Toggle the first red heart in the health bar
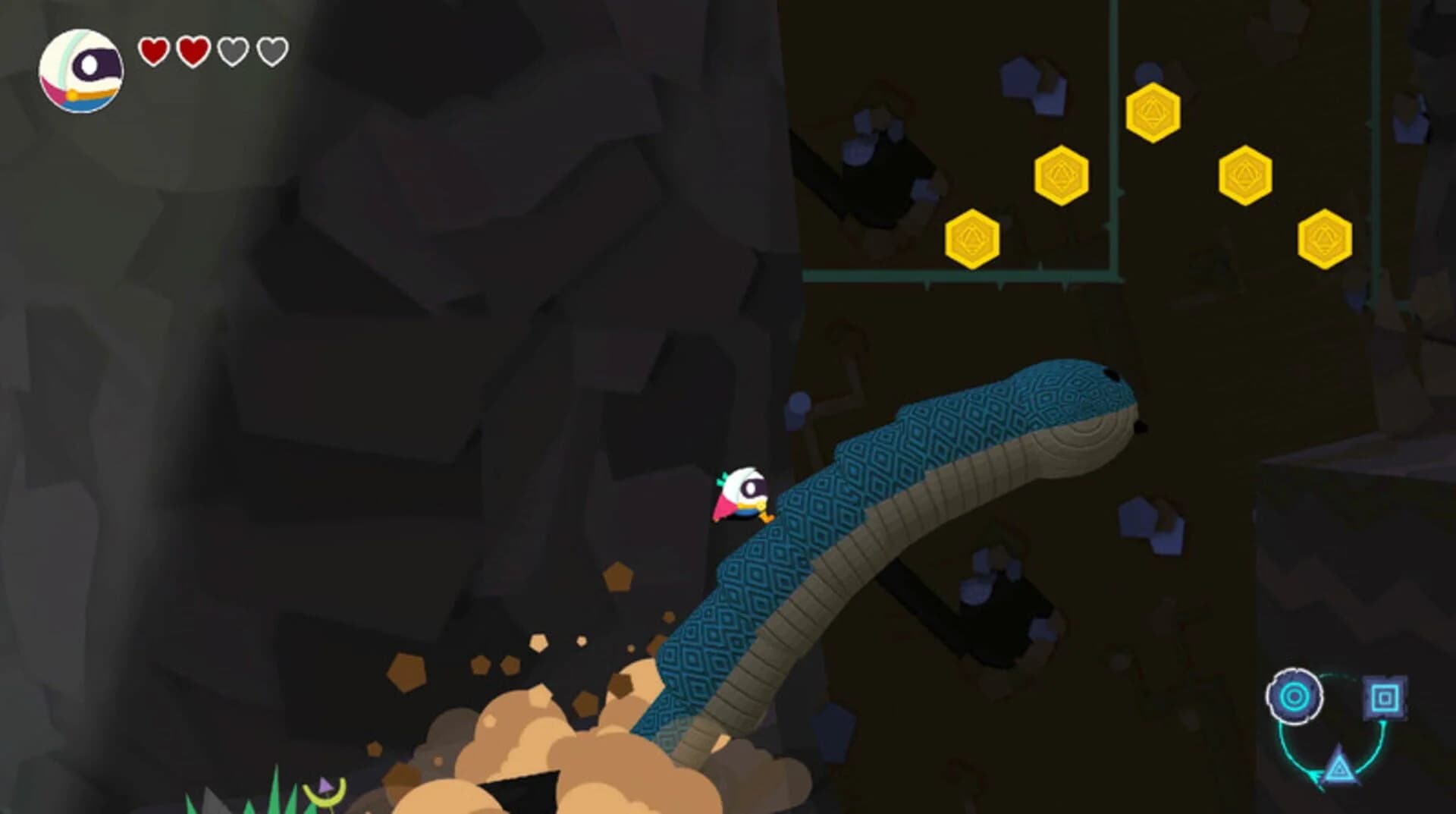This screenshot has width=1456, height=814. [154, 51]
